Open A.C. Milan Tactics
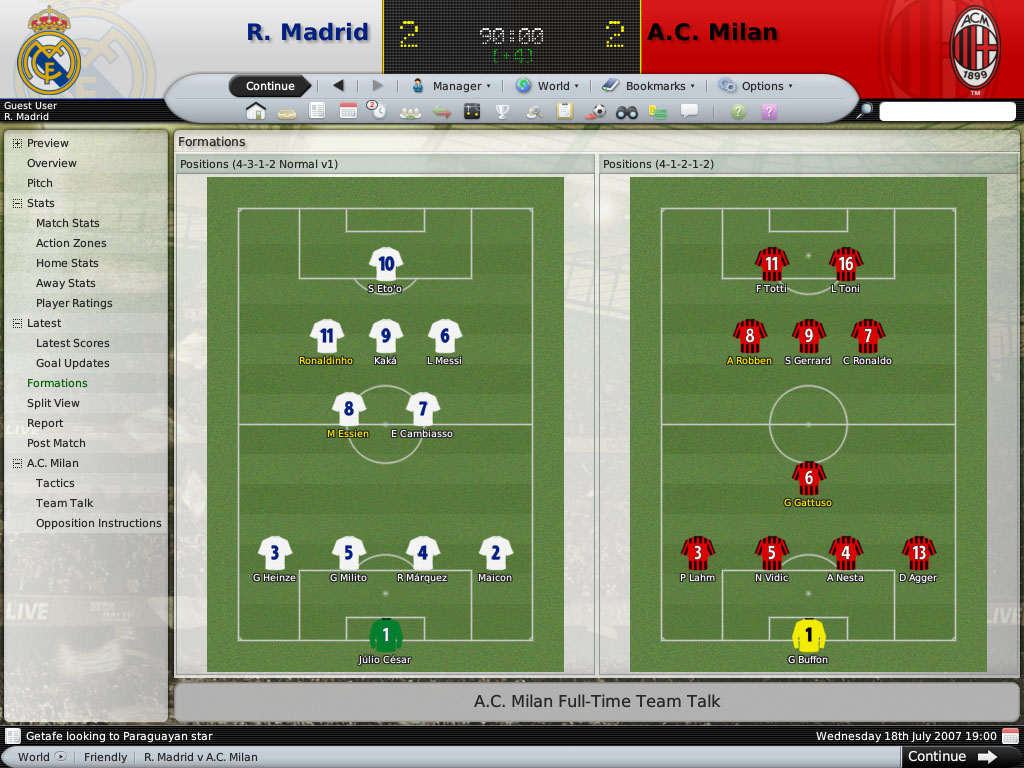 click(55, 483)
